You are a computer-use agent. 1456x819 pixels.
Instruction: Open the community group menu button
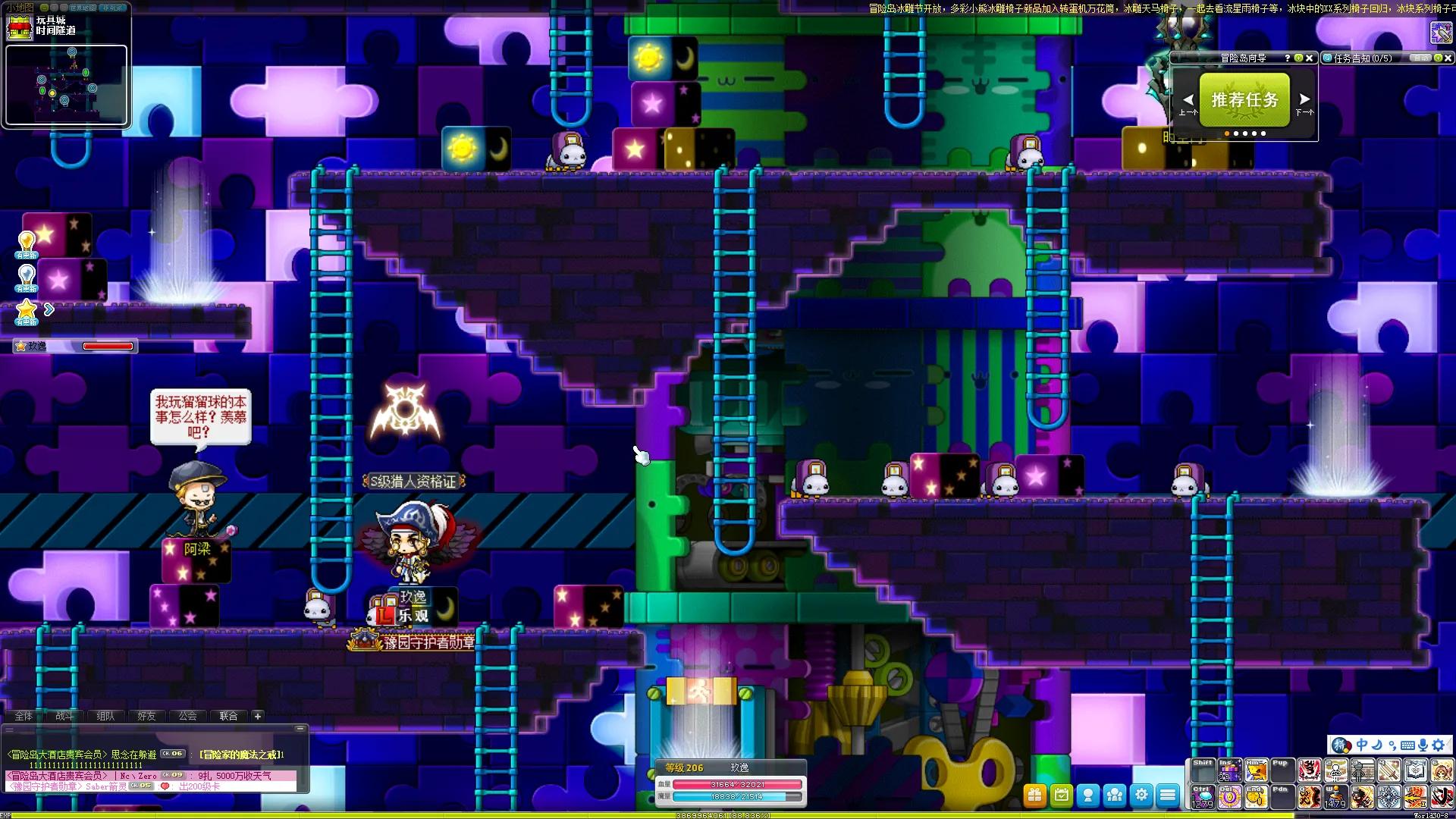click(1115, 795)
